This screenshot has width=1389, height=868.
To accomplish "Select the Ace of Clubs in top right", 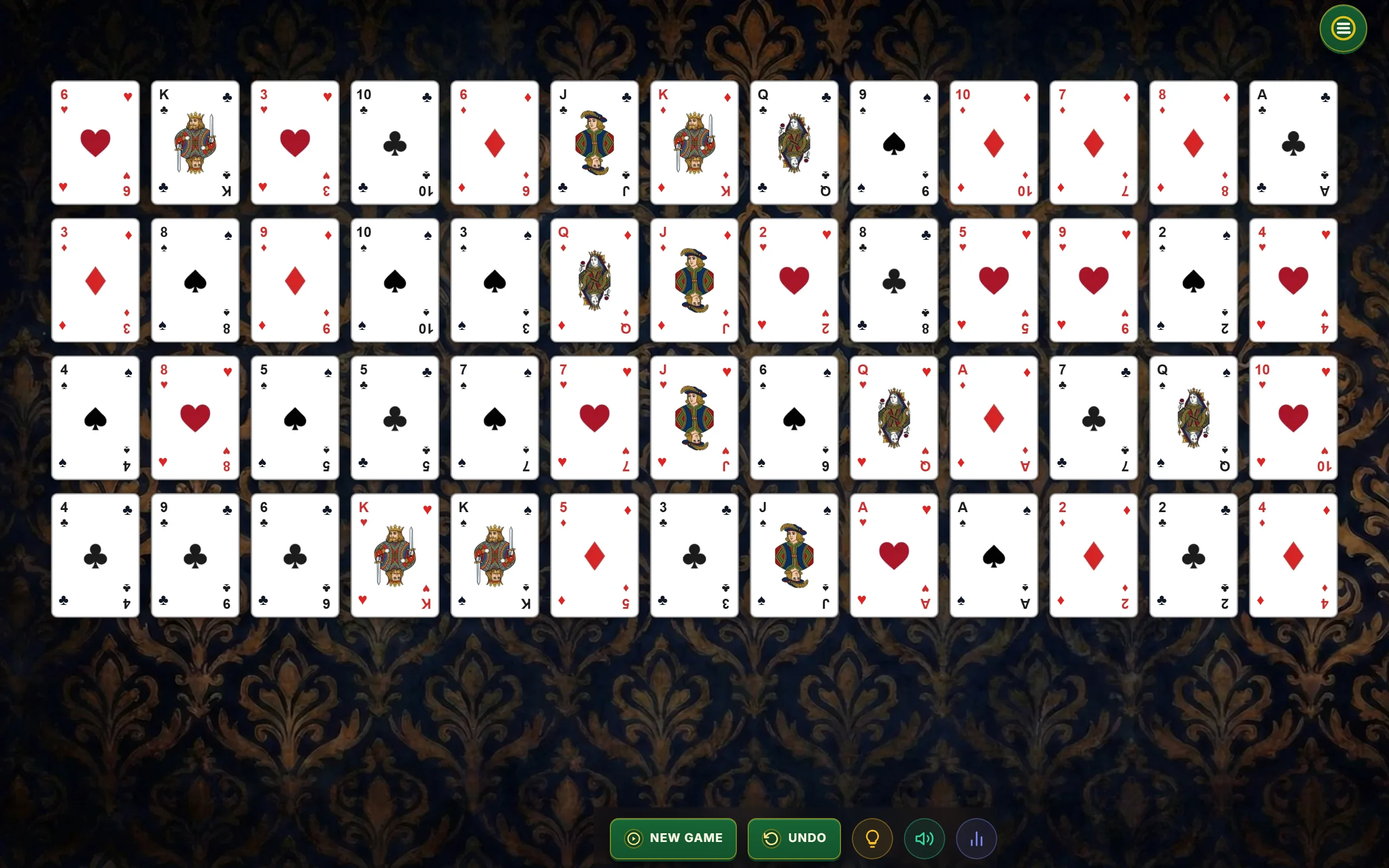I will 1292,143.
